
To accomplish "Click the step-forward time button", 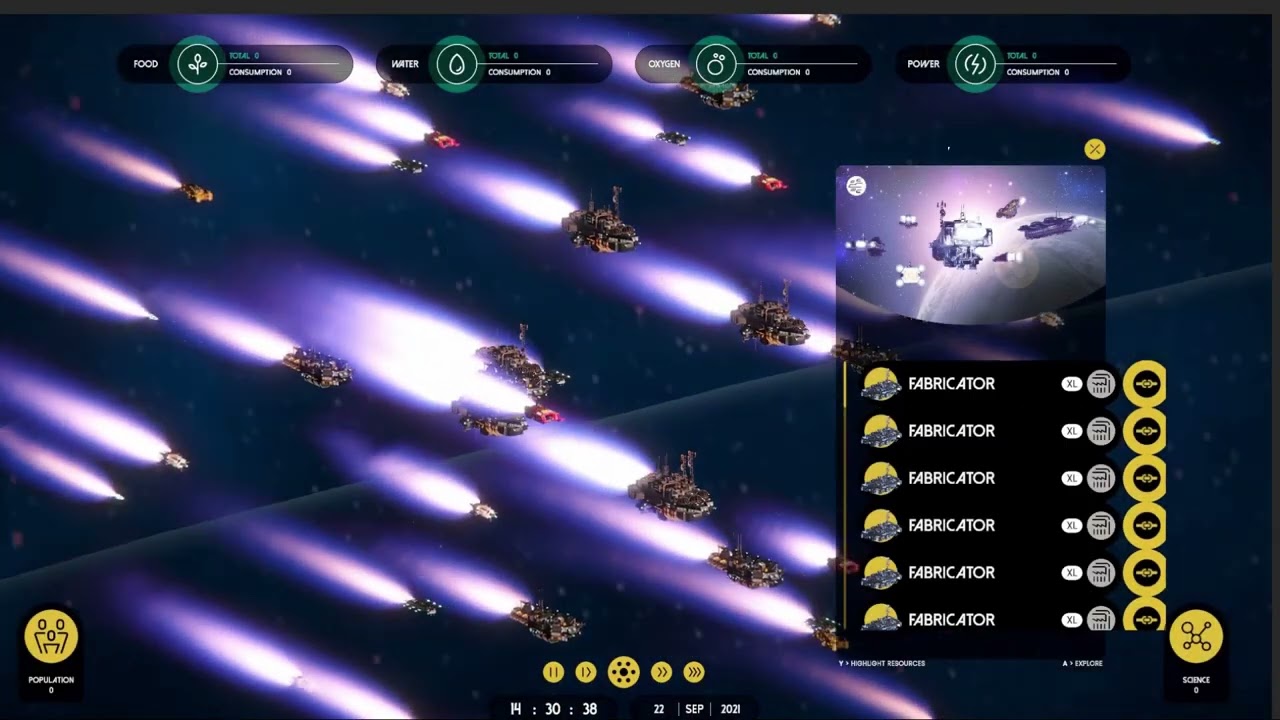I will tap(586, 672).
